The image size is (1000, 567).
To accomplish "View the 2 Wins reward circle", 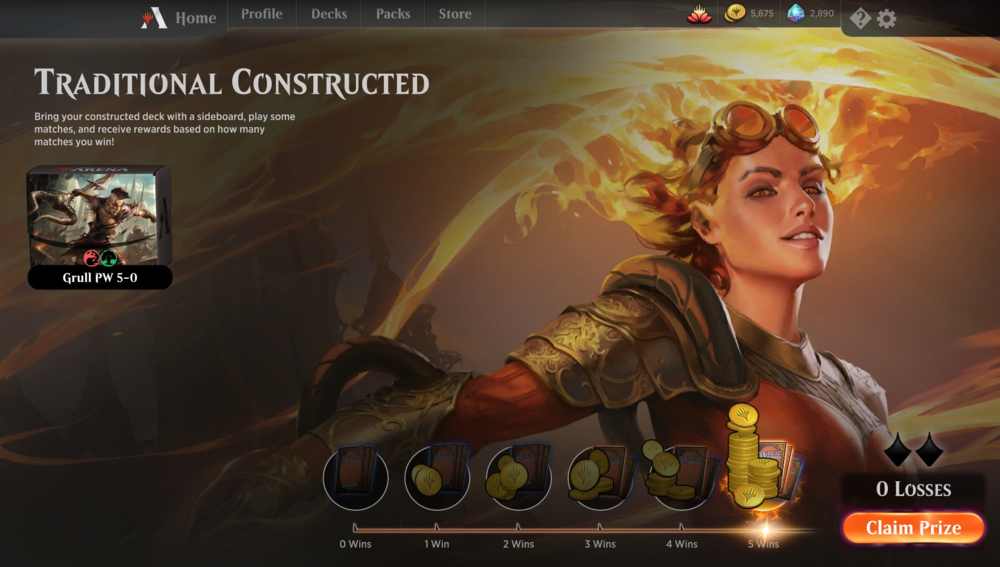I will (x=518, y=478).
